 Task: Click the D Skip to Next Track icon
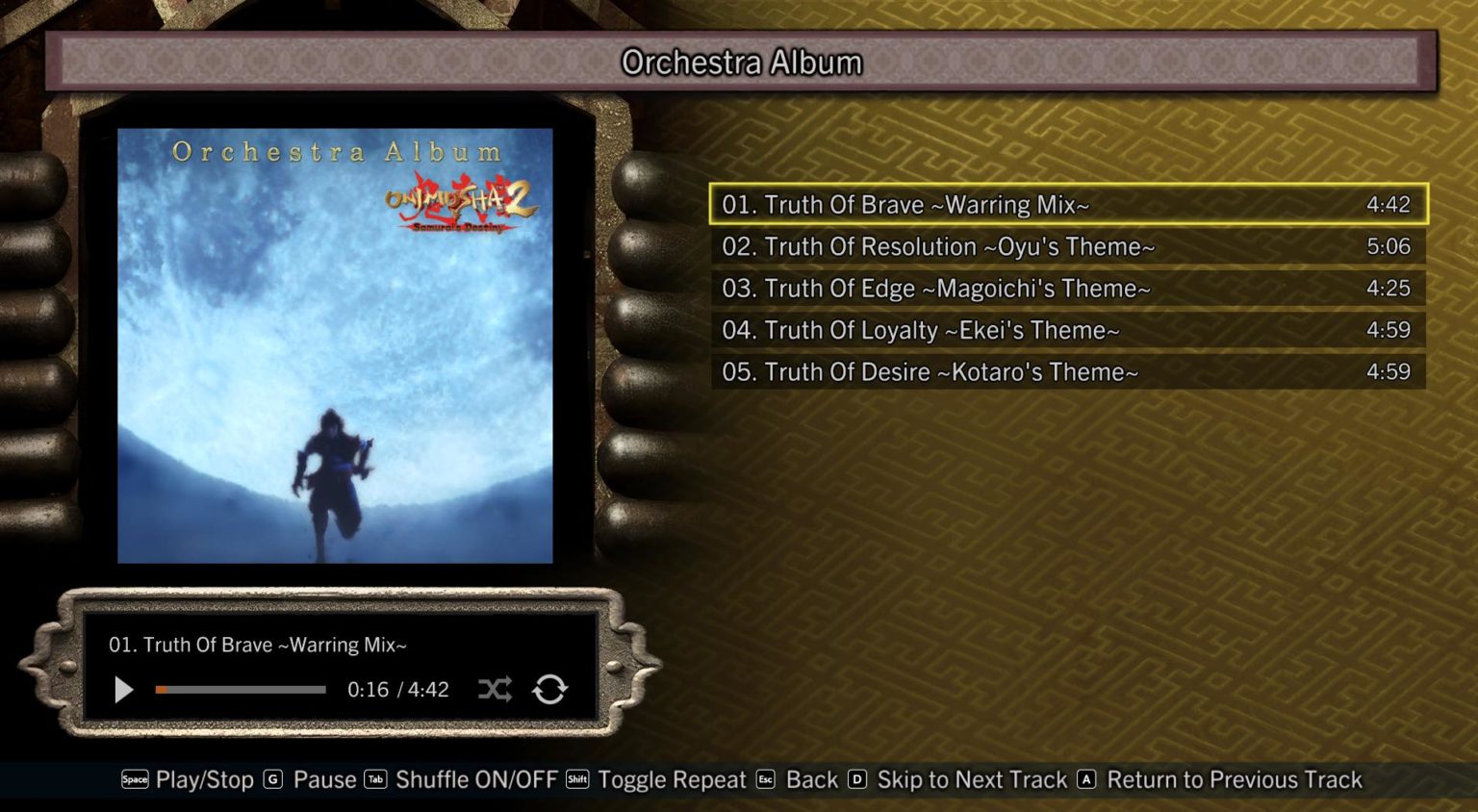858,780
